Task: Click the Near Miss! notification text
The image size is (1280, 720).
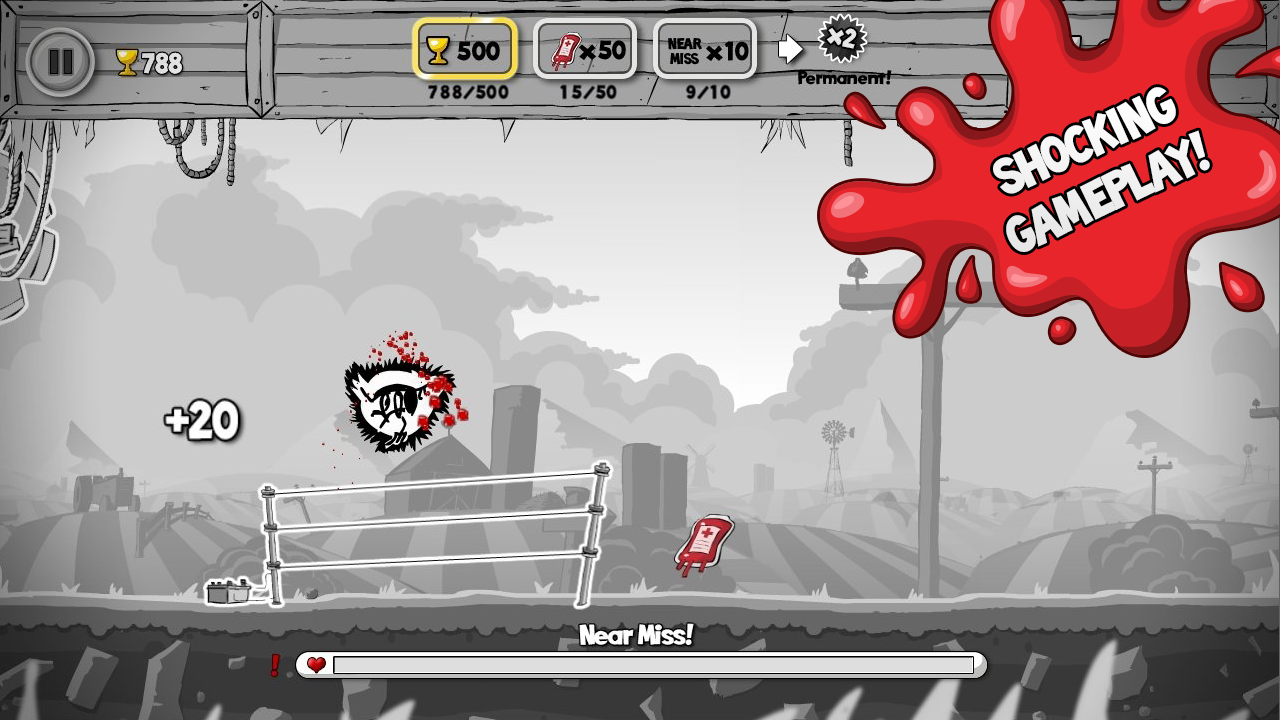Action: click(x=638, y=634)
